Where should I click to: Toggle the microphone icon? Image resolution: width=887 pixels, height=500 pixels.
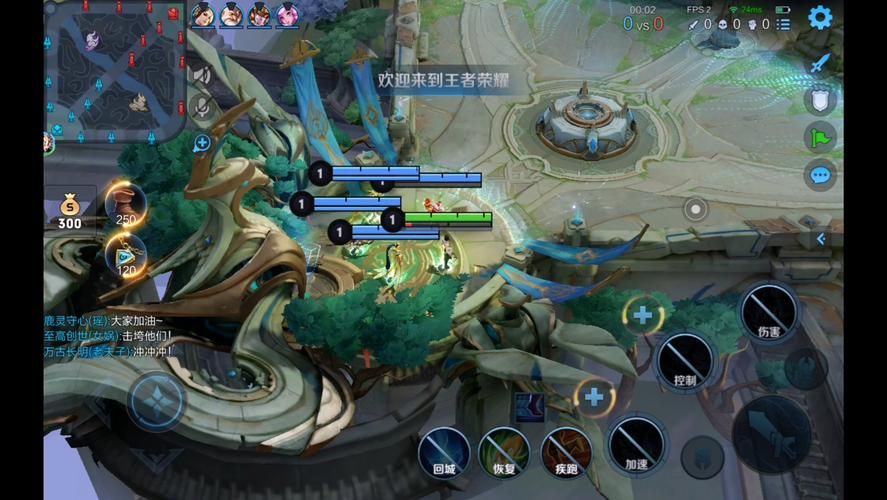[x=202, y=107]
